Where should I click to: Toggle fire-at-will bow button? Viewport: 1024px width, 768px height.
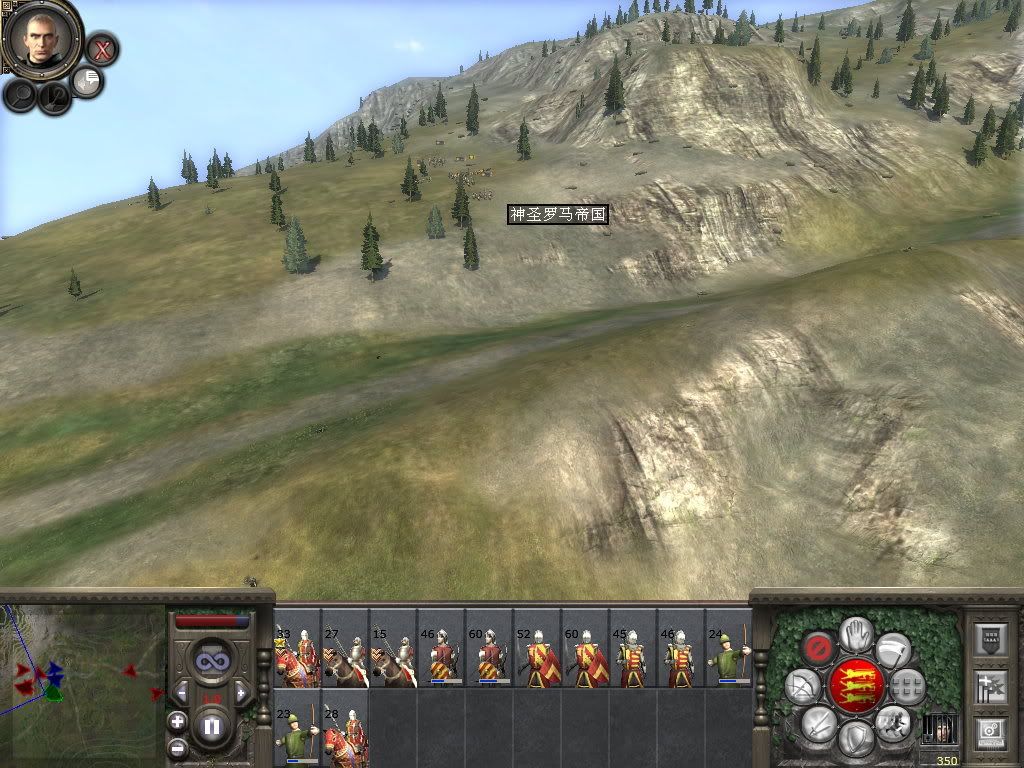point(802,687)
